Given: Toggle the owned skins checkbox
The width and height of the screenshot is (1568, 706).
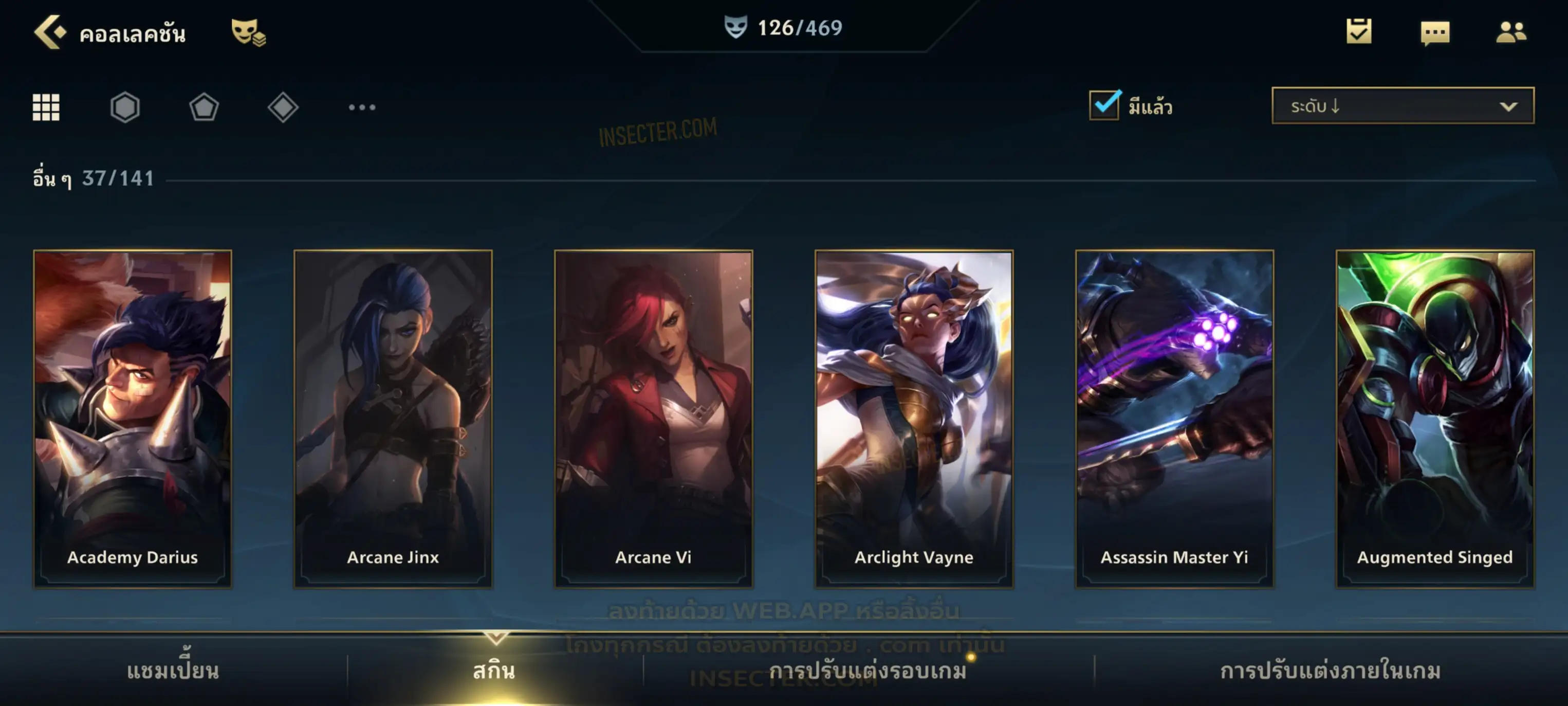Looking at the screenshot, I should pos(1104,105).
